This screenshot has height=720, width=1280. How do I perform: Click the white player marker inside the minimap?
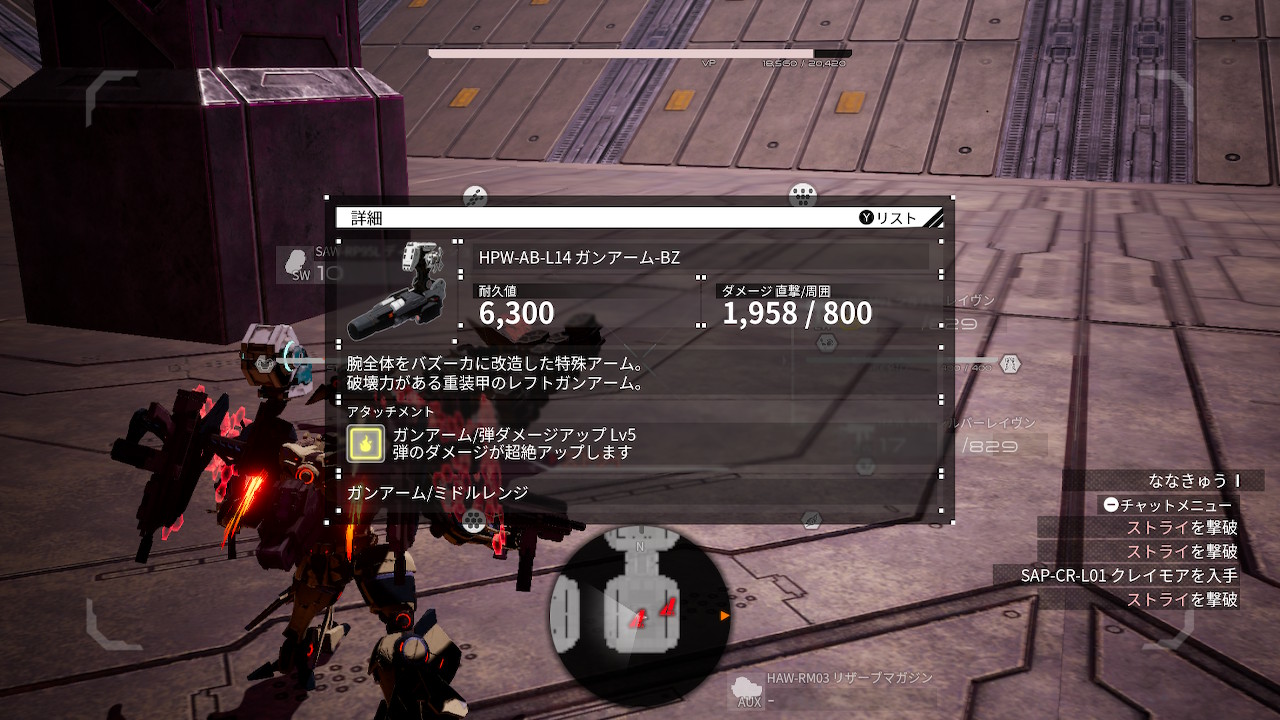tap(644, 618)
